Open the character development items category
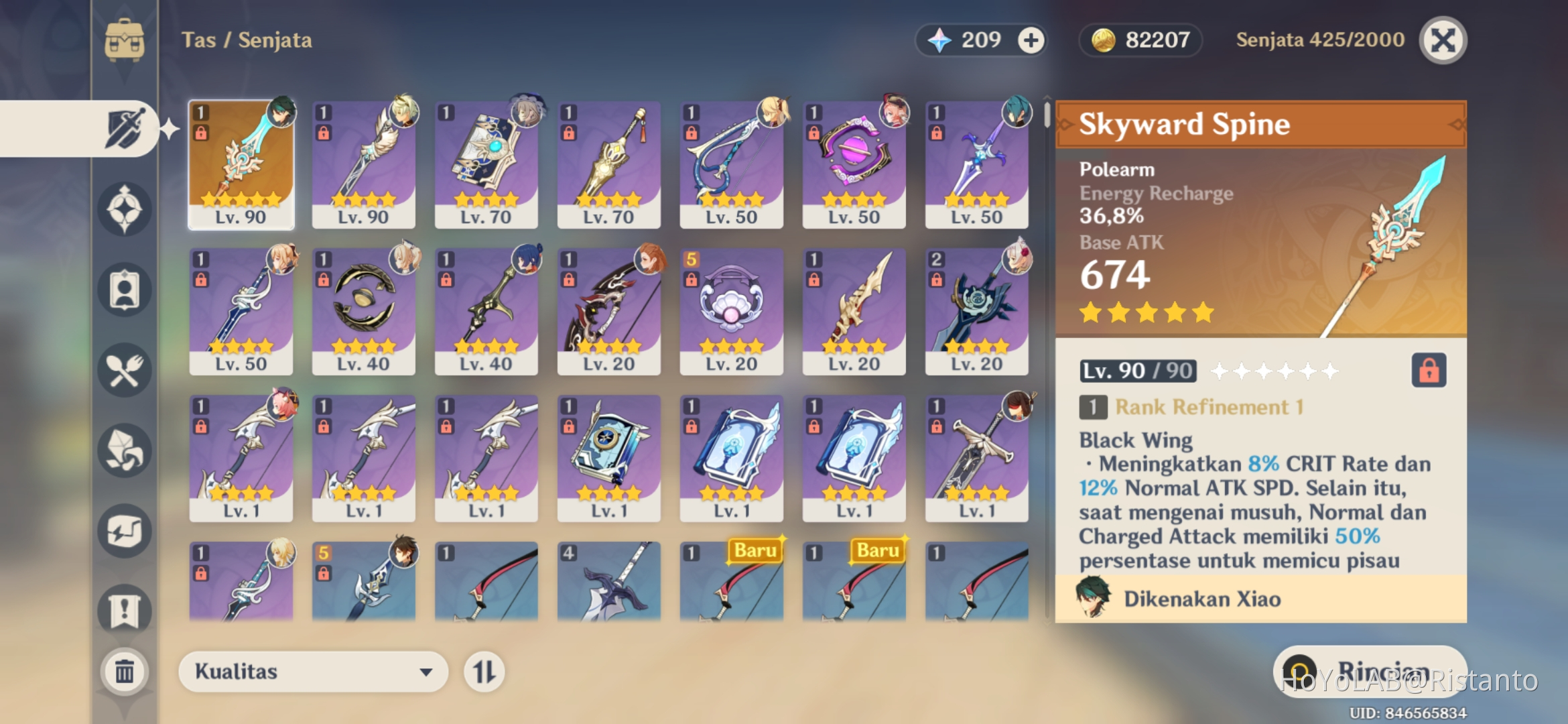Screen dimensions: 1568x724 (x=124, y=288)
